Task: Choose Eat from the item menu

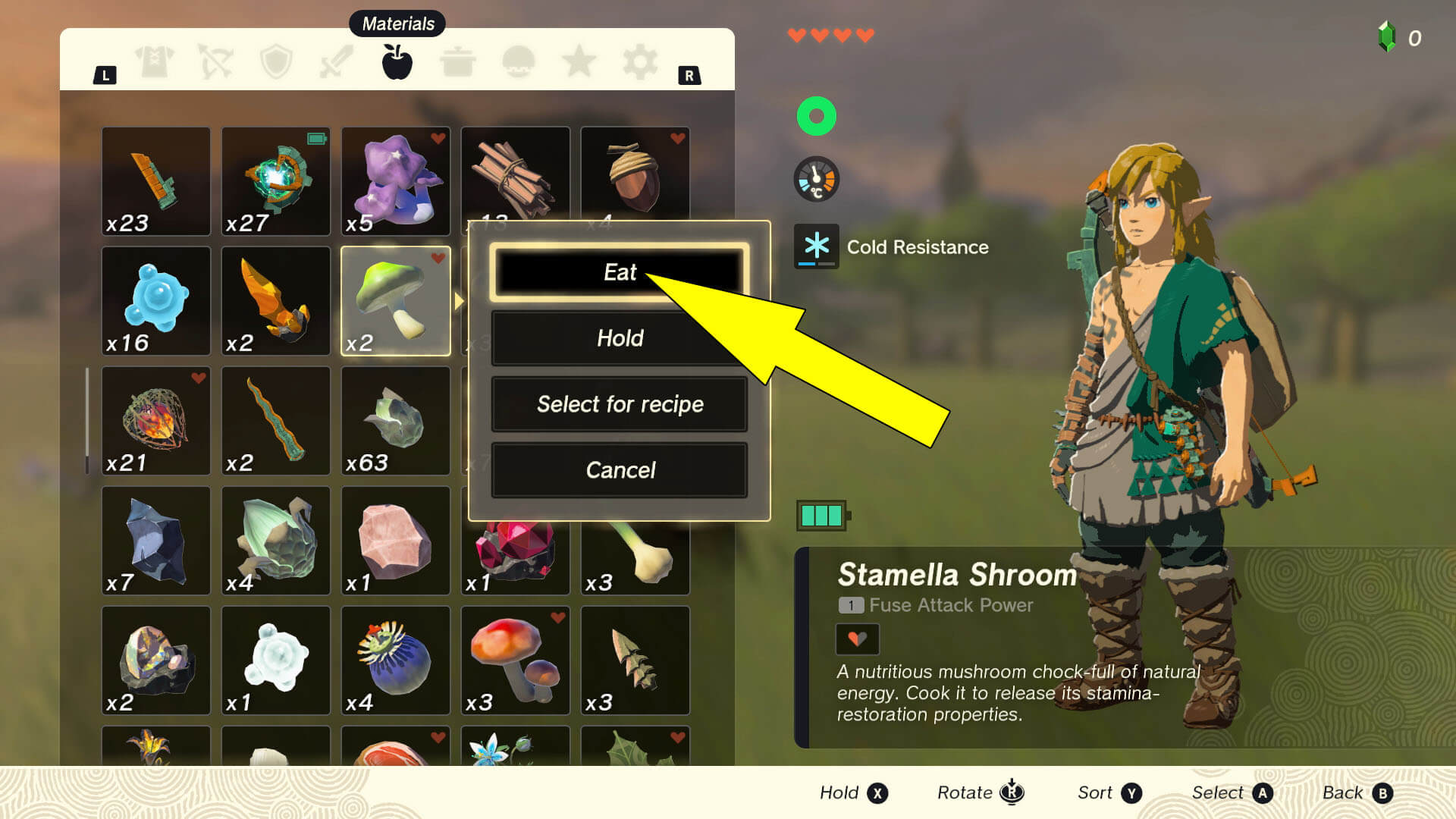Action: [x=619, y=271]
